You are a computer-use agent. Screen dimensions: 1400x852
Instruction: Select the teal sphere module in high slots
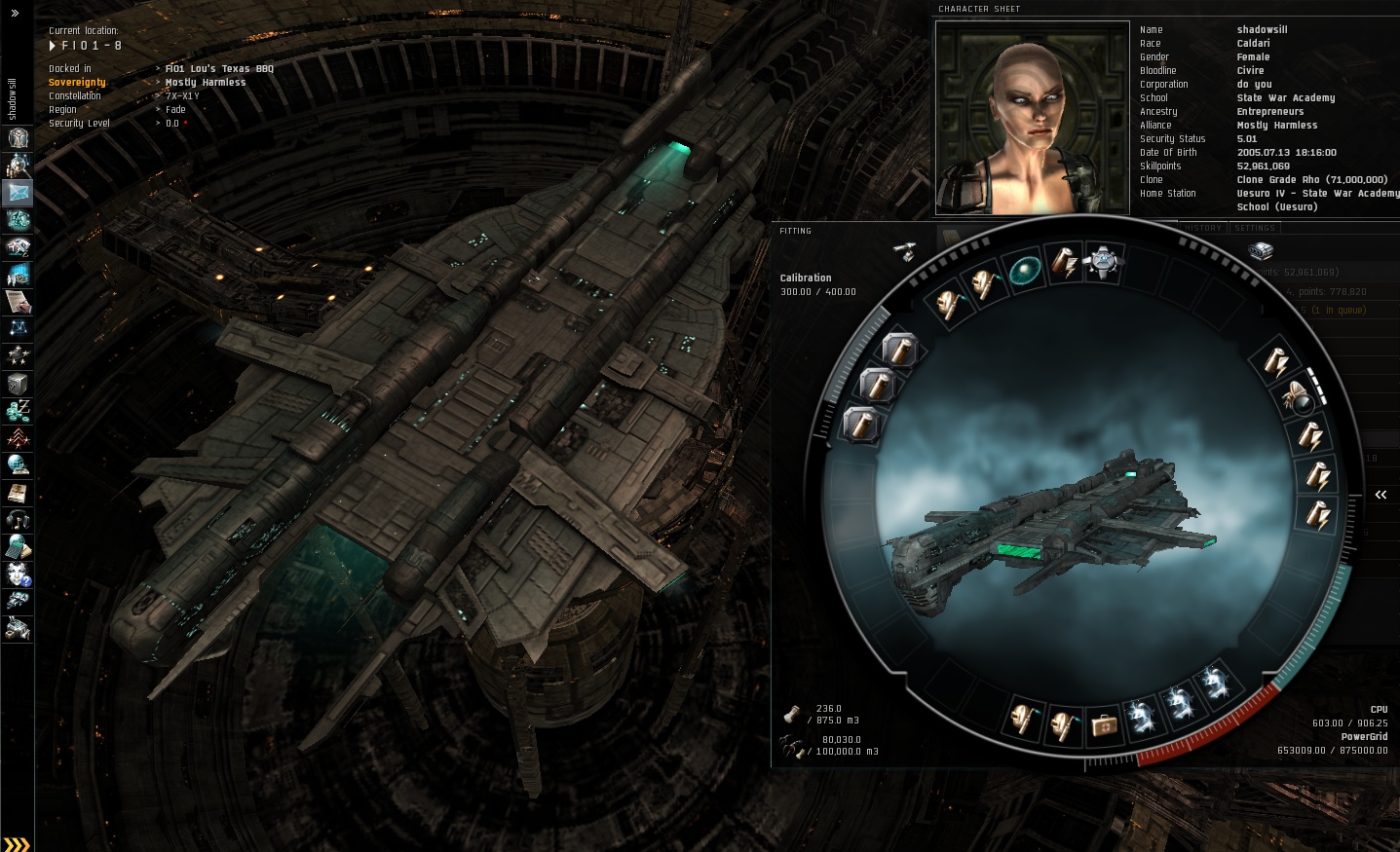click(1025, 272)
